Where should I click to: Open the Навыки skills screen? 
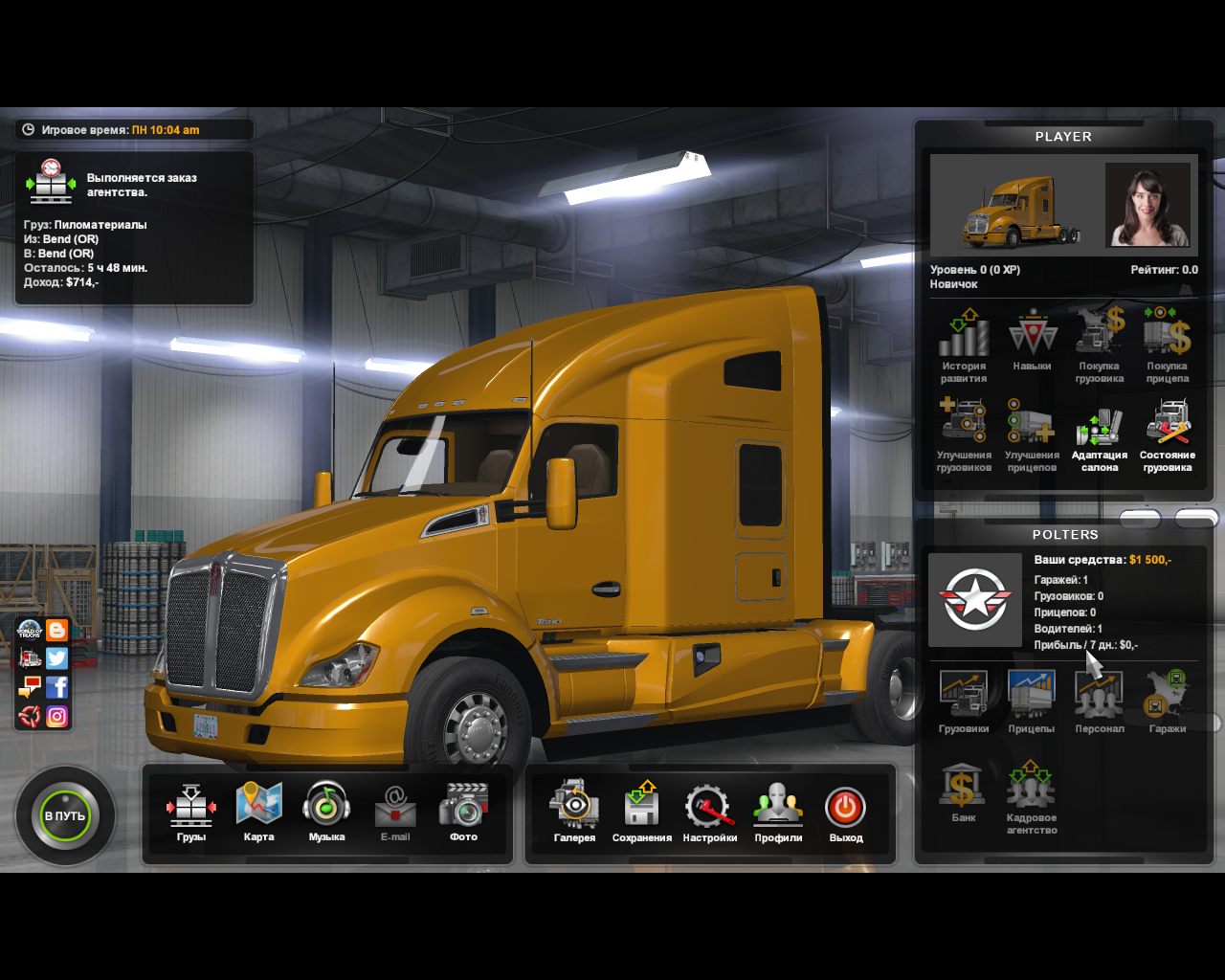(1032, 340)
